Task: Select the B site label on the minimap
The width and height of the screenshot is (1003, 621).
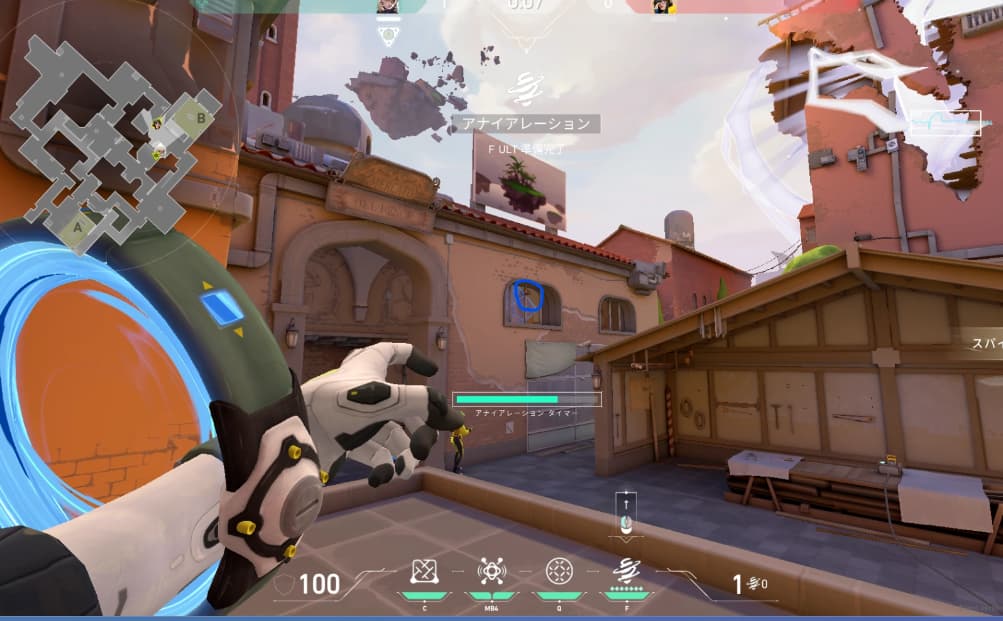Action: click(201, 117)
